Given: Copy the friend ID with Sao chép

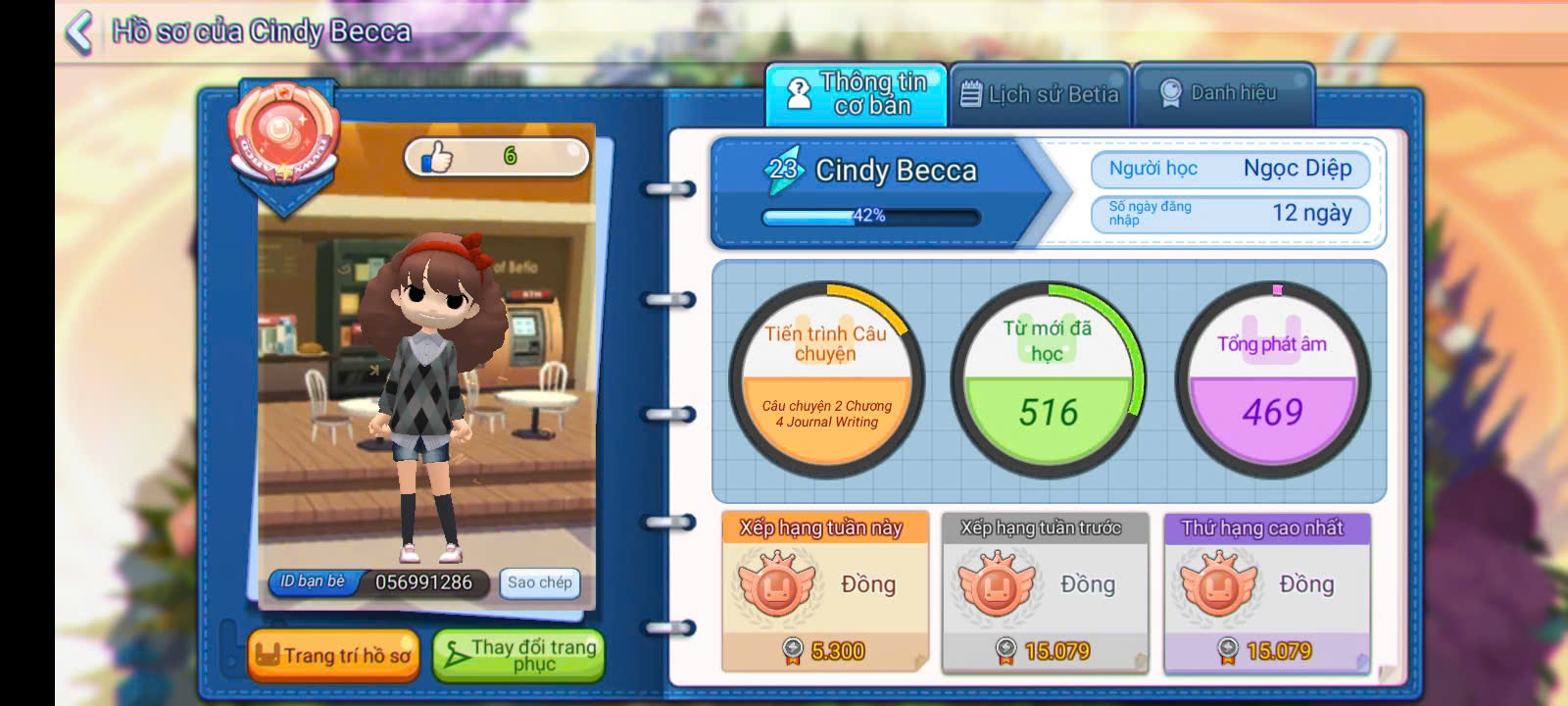Looking at the screenshot, I should (539, 582).
